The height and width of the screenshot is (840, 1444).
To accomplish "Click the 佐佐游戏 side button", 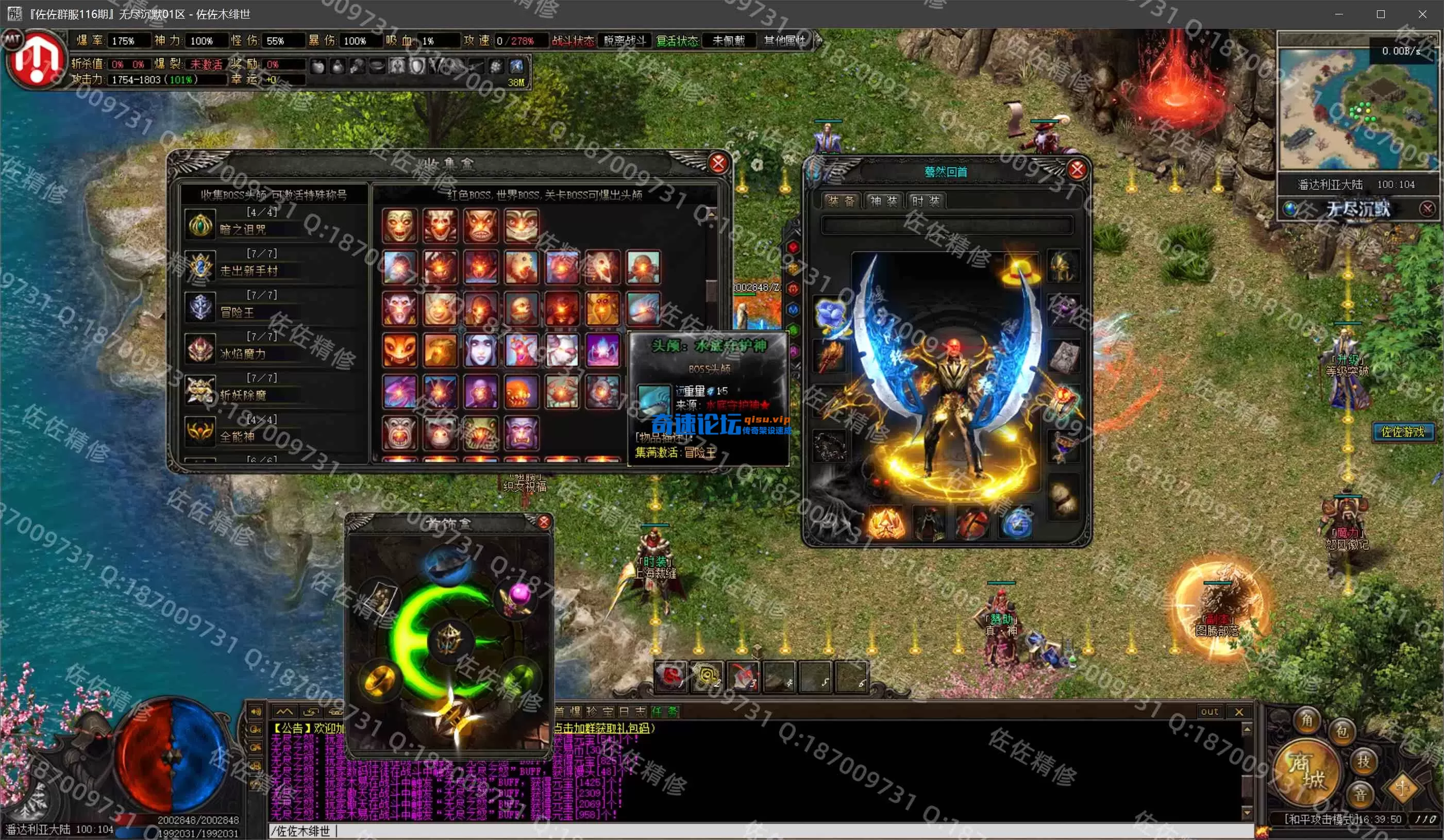I will coord(1402,431).
